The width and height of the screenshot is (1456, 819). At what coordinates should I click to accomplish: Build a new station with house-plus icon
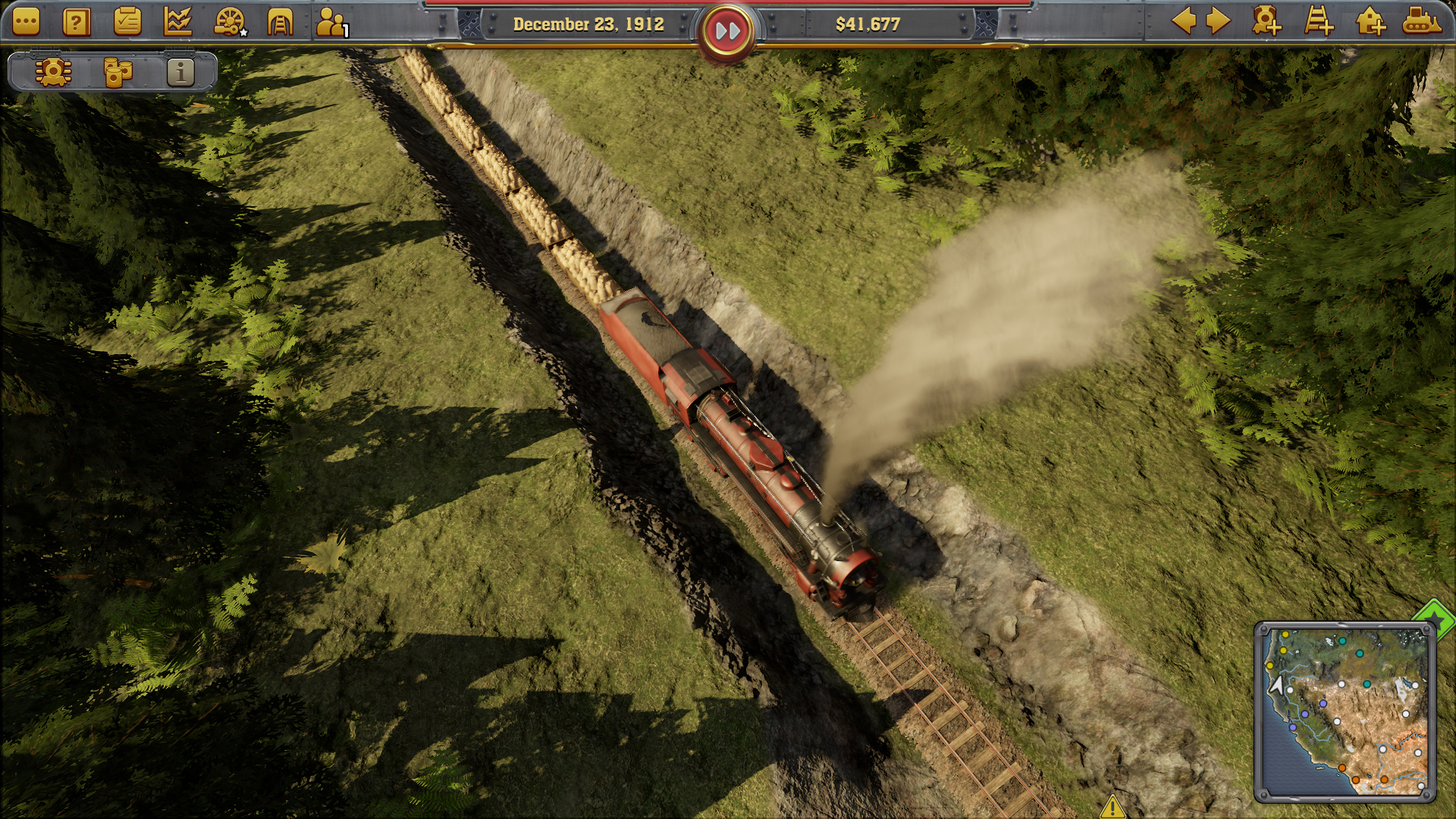pos(1370,21)
